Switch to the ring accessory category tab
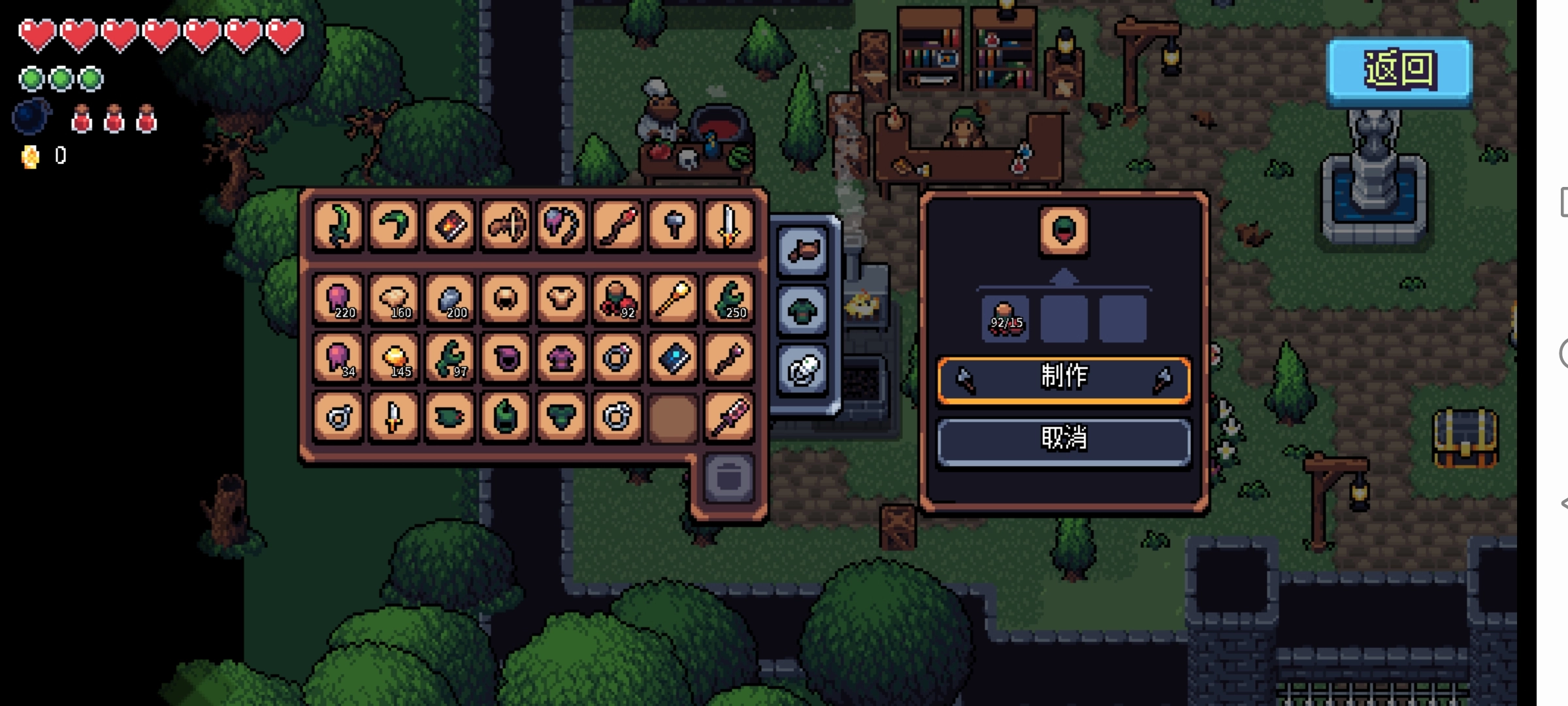Screen dimensions: 1568x706 click(x=803, y=370)
